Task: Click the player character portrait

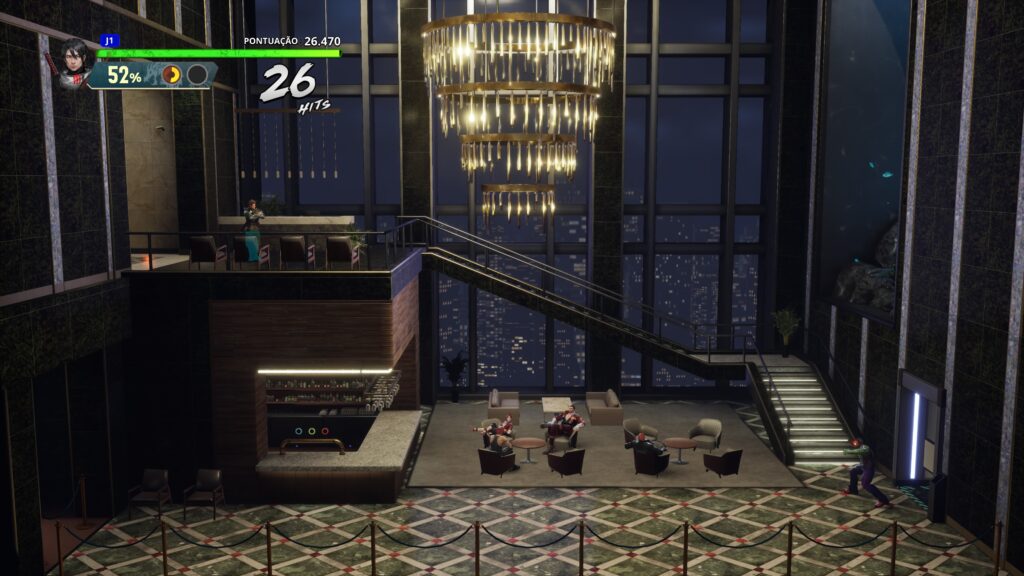Action: point(75,62)
